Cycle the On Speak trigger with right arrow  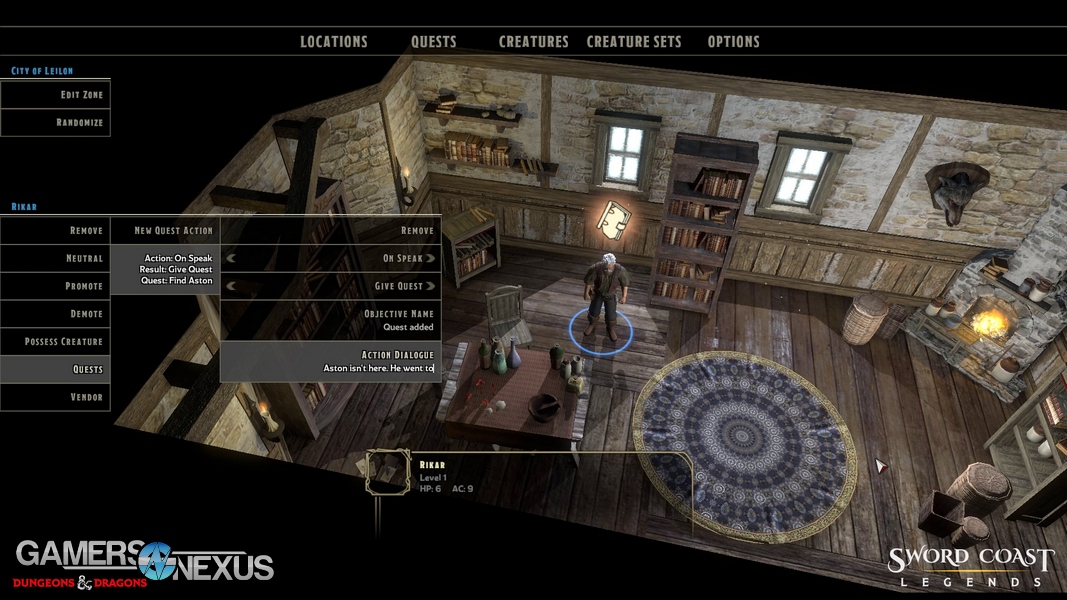(431, 258)
